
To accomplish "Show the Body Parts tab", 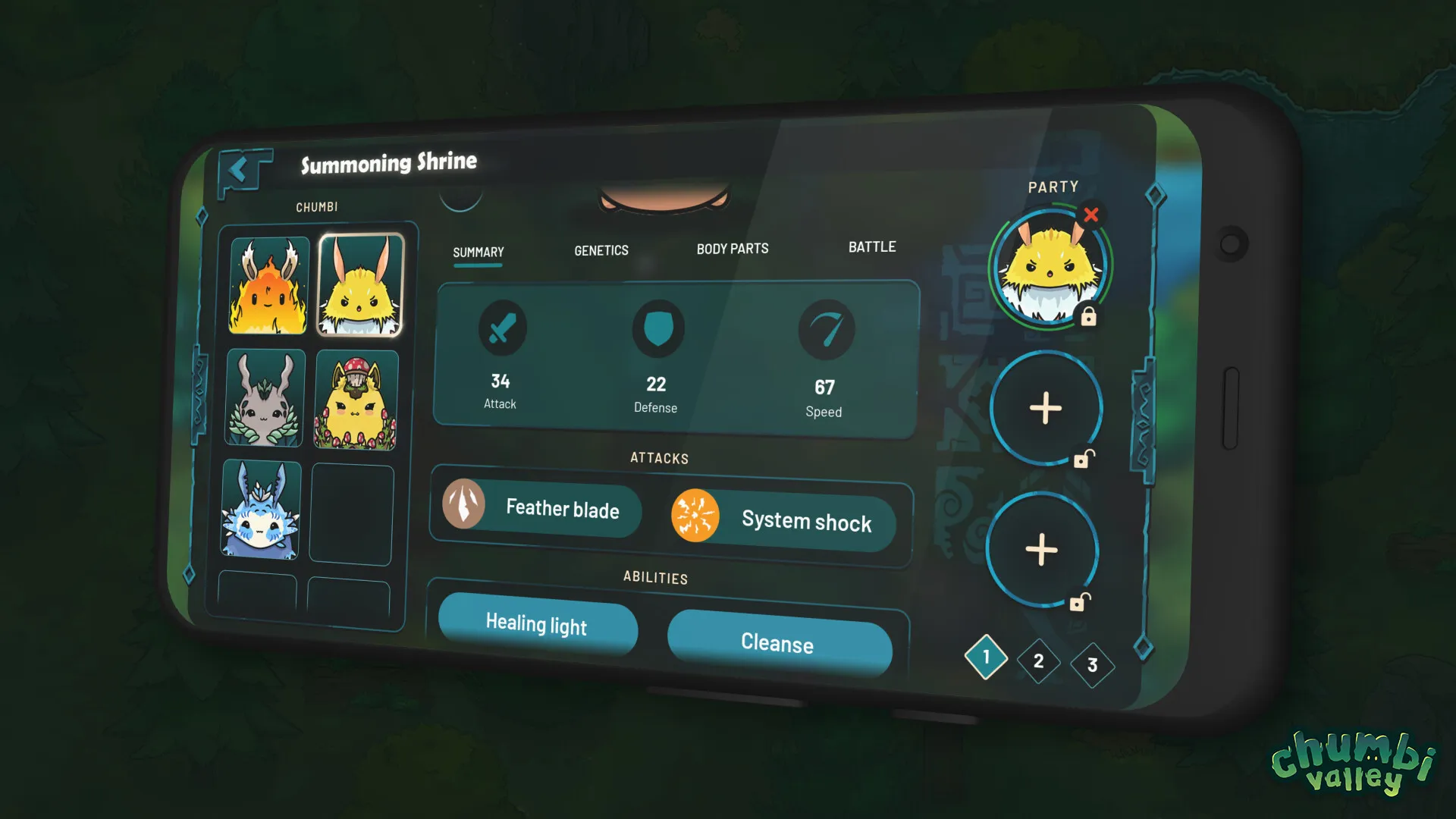I will (x=733, y=249).
